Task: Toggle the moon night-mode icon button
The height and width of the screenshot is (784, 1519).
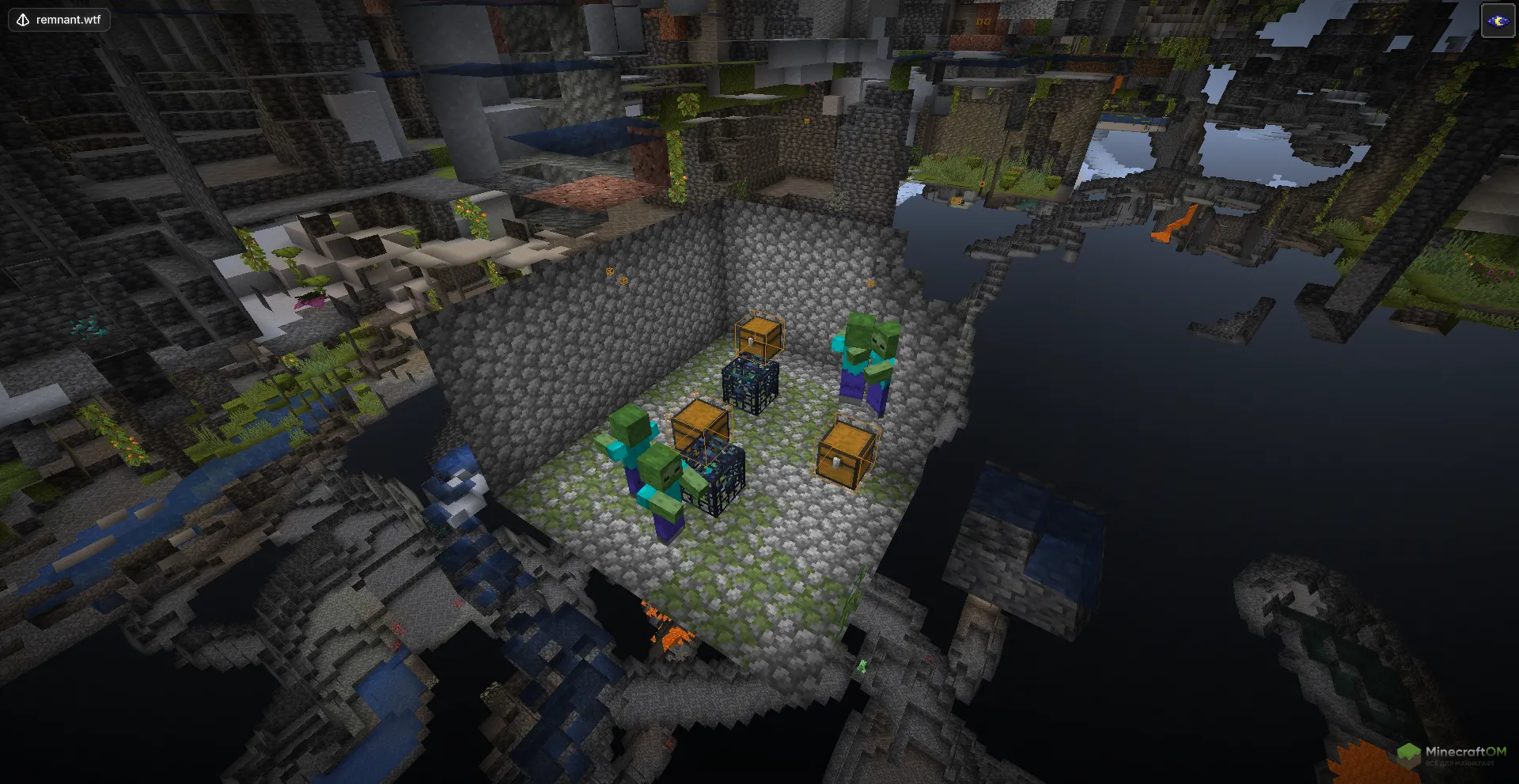Action: (x=1497, y=21)
